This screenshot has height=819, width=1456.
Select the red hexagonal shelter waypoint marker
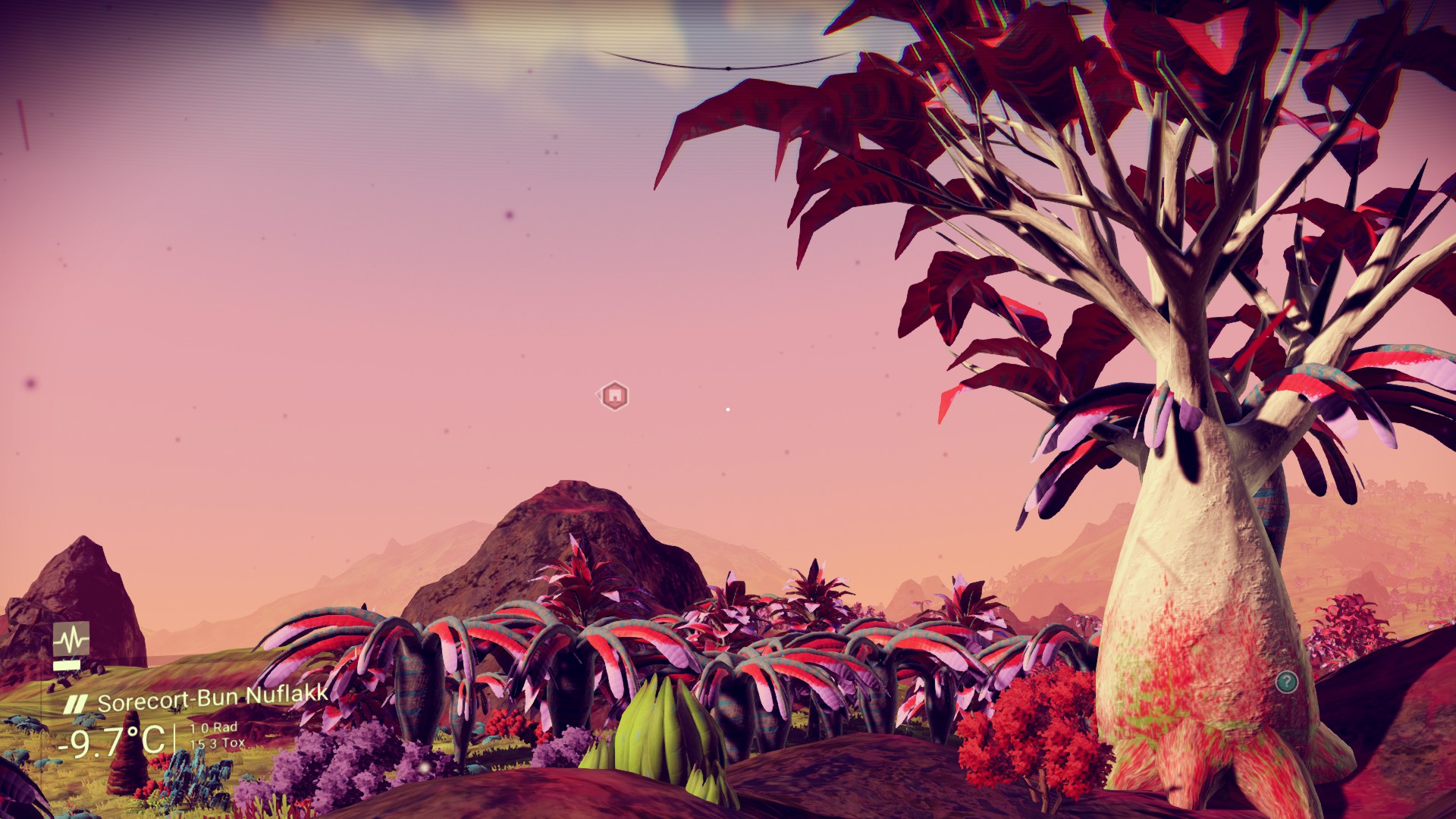click(613, 395)
